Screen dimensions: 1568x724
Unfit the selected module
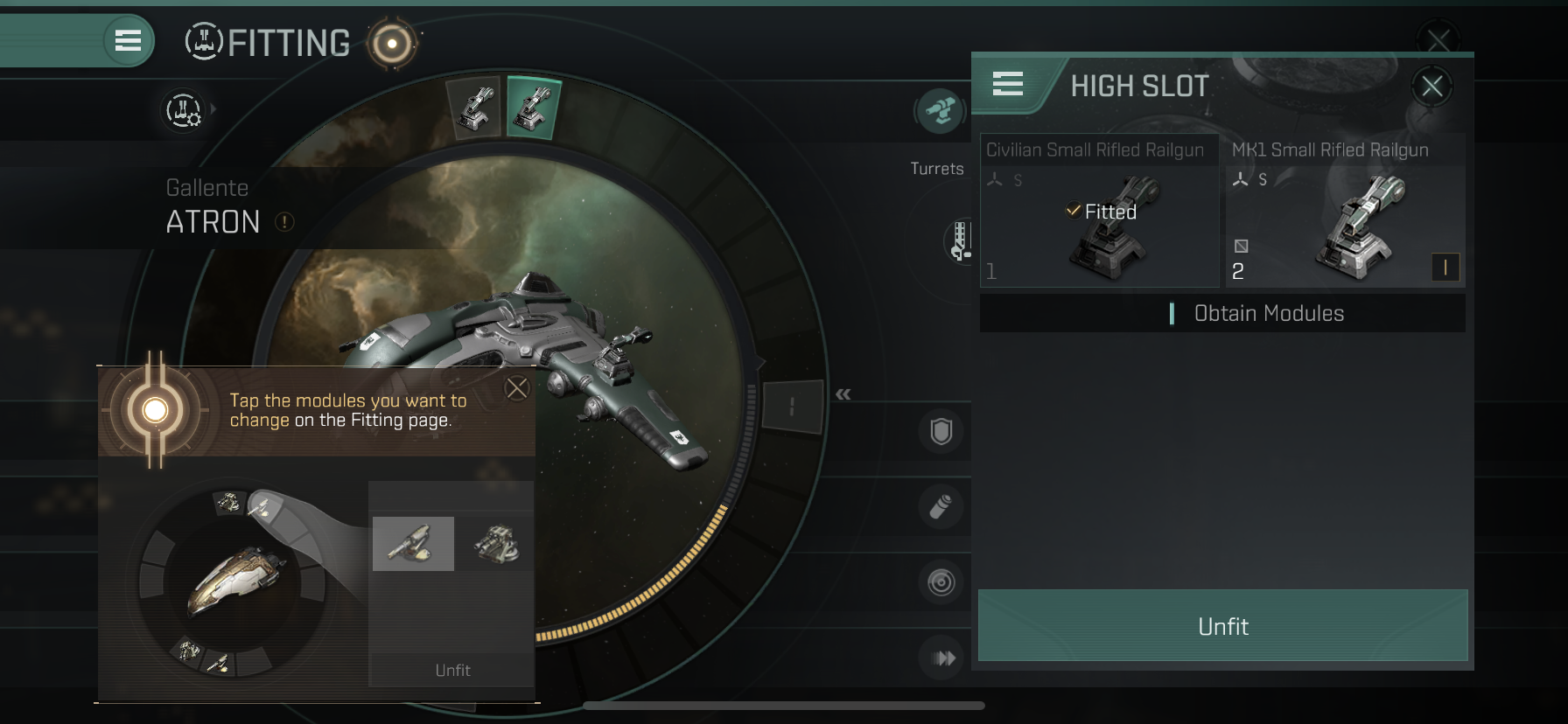coord(1222,626)
